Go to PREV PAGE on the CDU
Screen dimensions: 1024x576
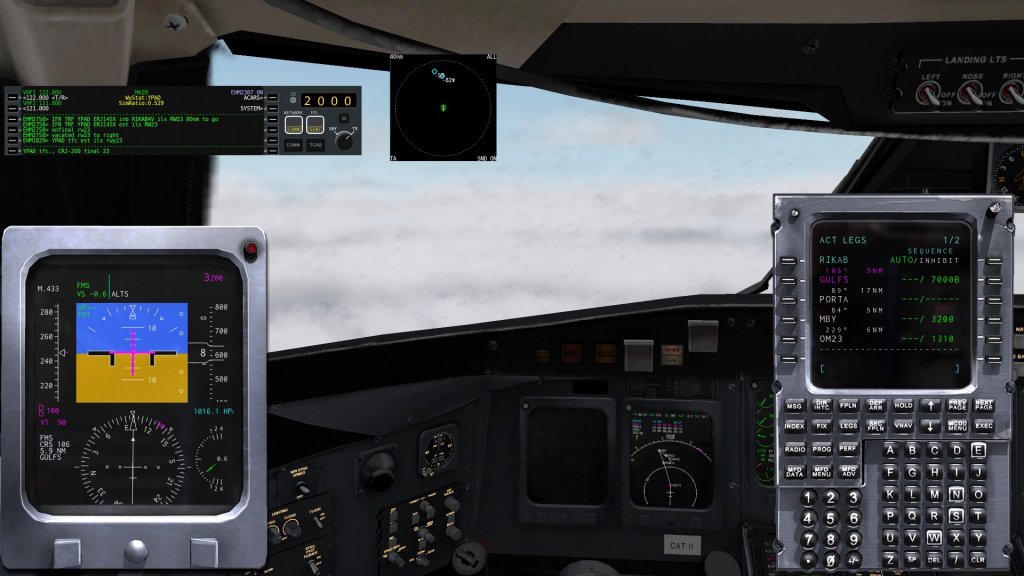click(957, 405)
